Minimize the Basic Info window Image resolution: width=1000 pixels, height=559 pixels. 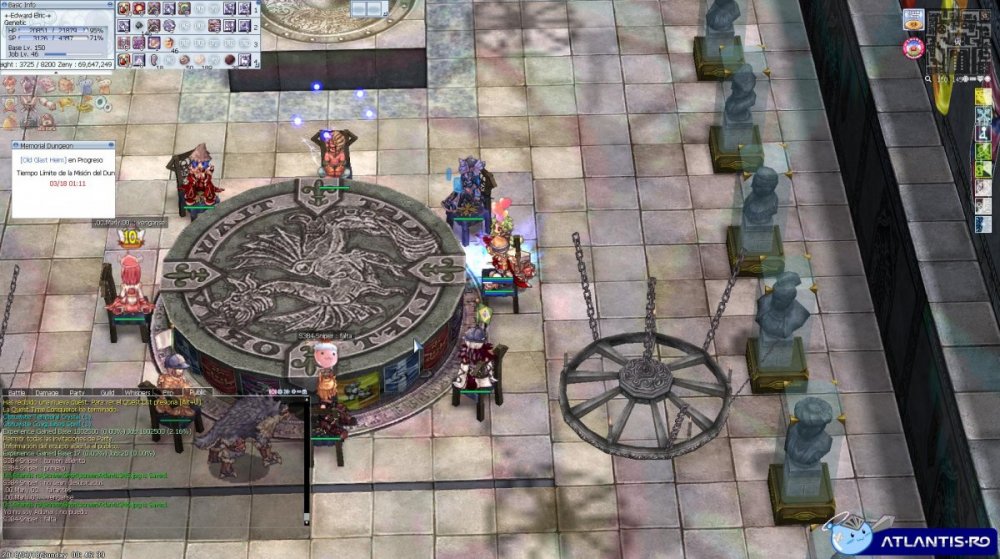tap(111, 4)
